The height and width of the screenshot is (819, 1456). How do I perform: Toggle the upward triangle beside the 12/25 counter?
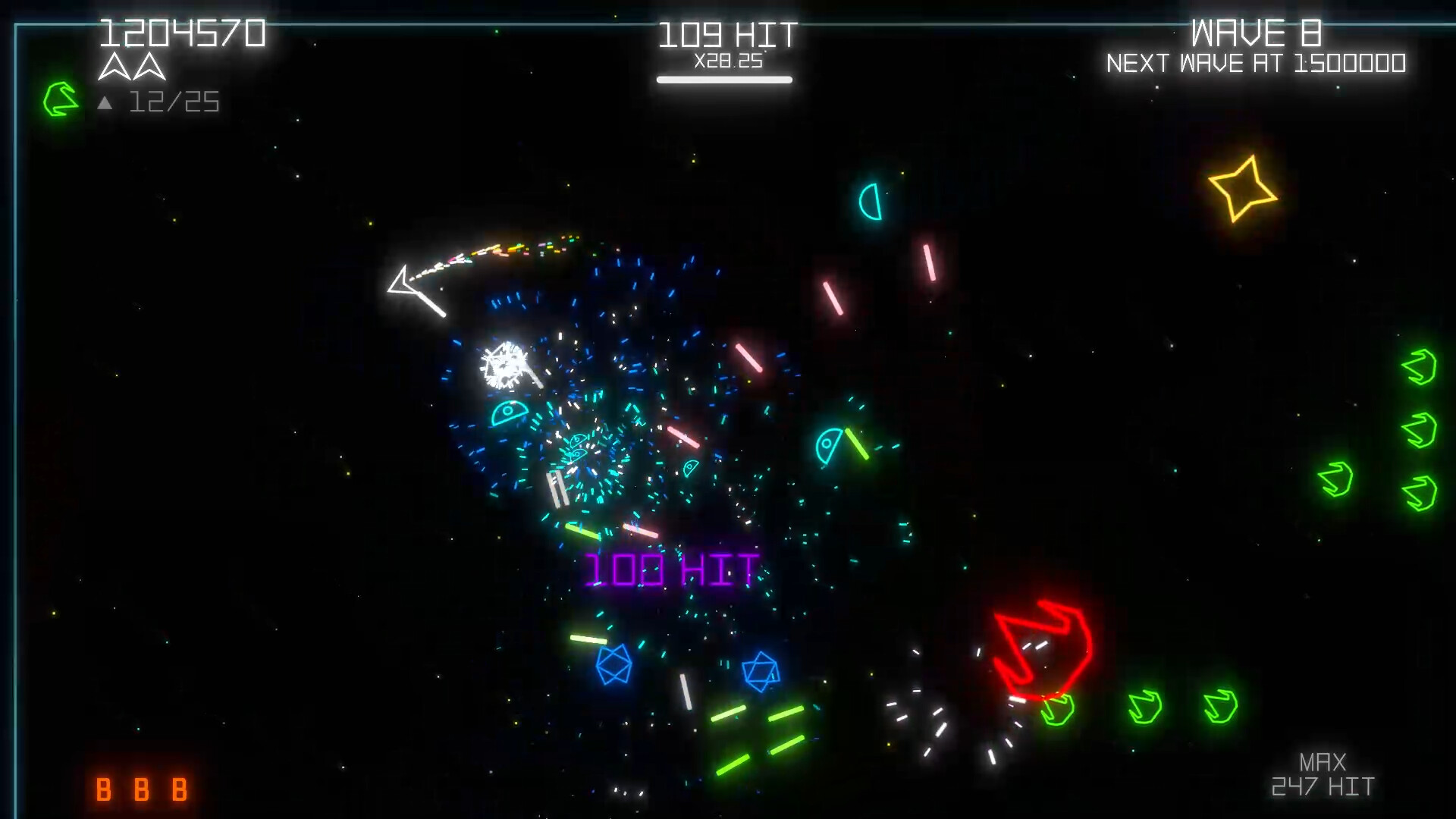pos(105,101)
